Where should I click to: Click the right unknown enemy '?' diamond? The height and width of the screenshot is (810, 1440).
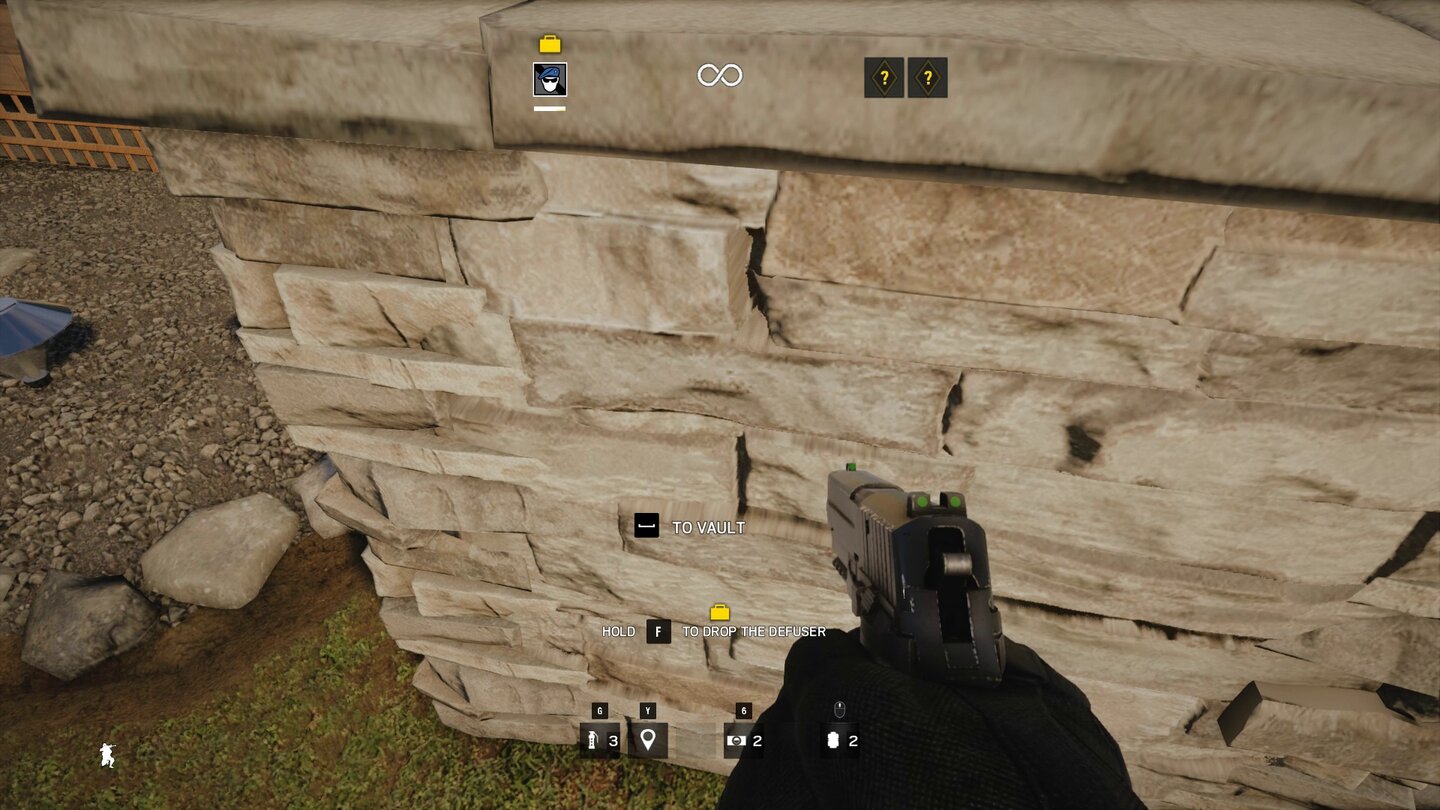(929, 78)
